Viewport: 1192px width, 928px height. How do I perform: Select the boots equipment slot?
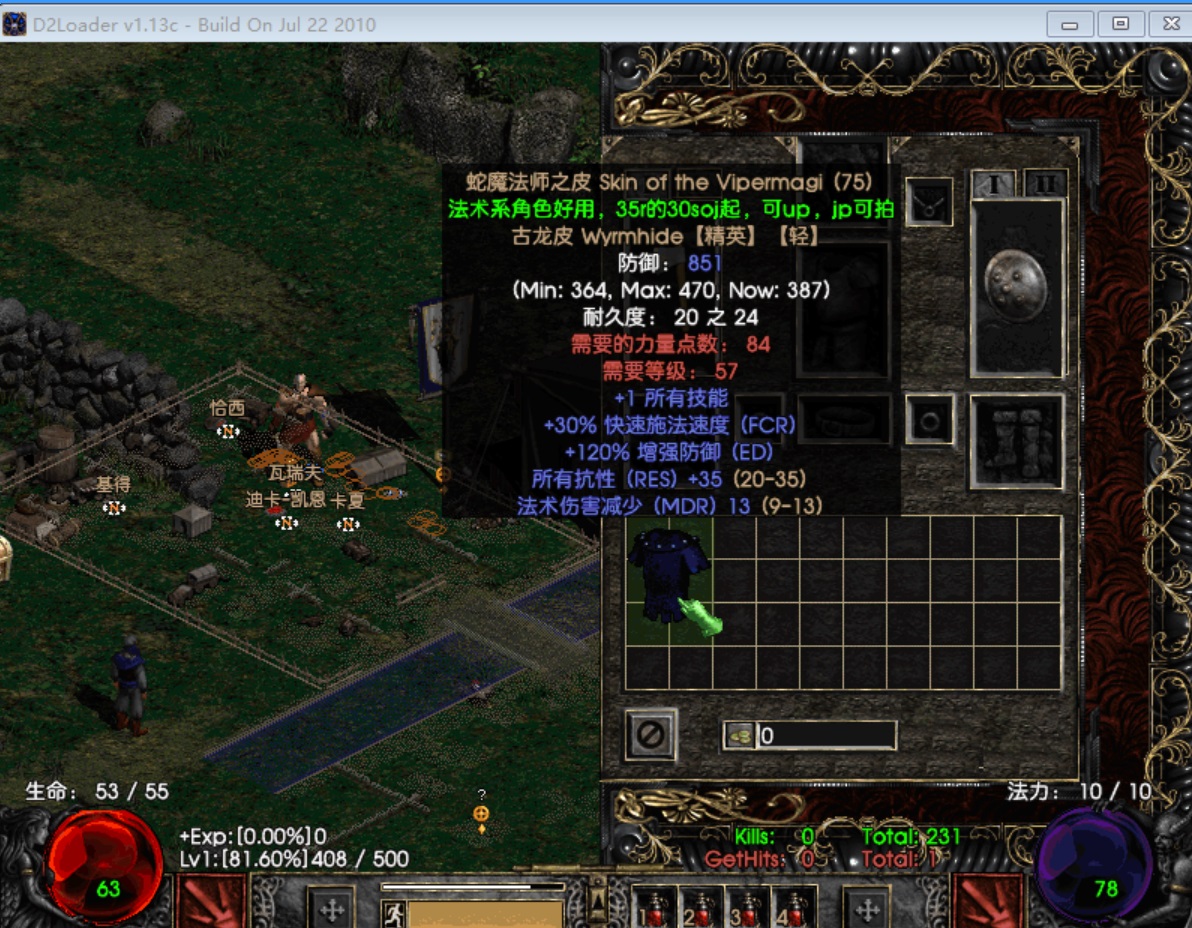pos(1016,441)
